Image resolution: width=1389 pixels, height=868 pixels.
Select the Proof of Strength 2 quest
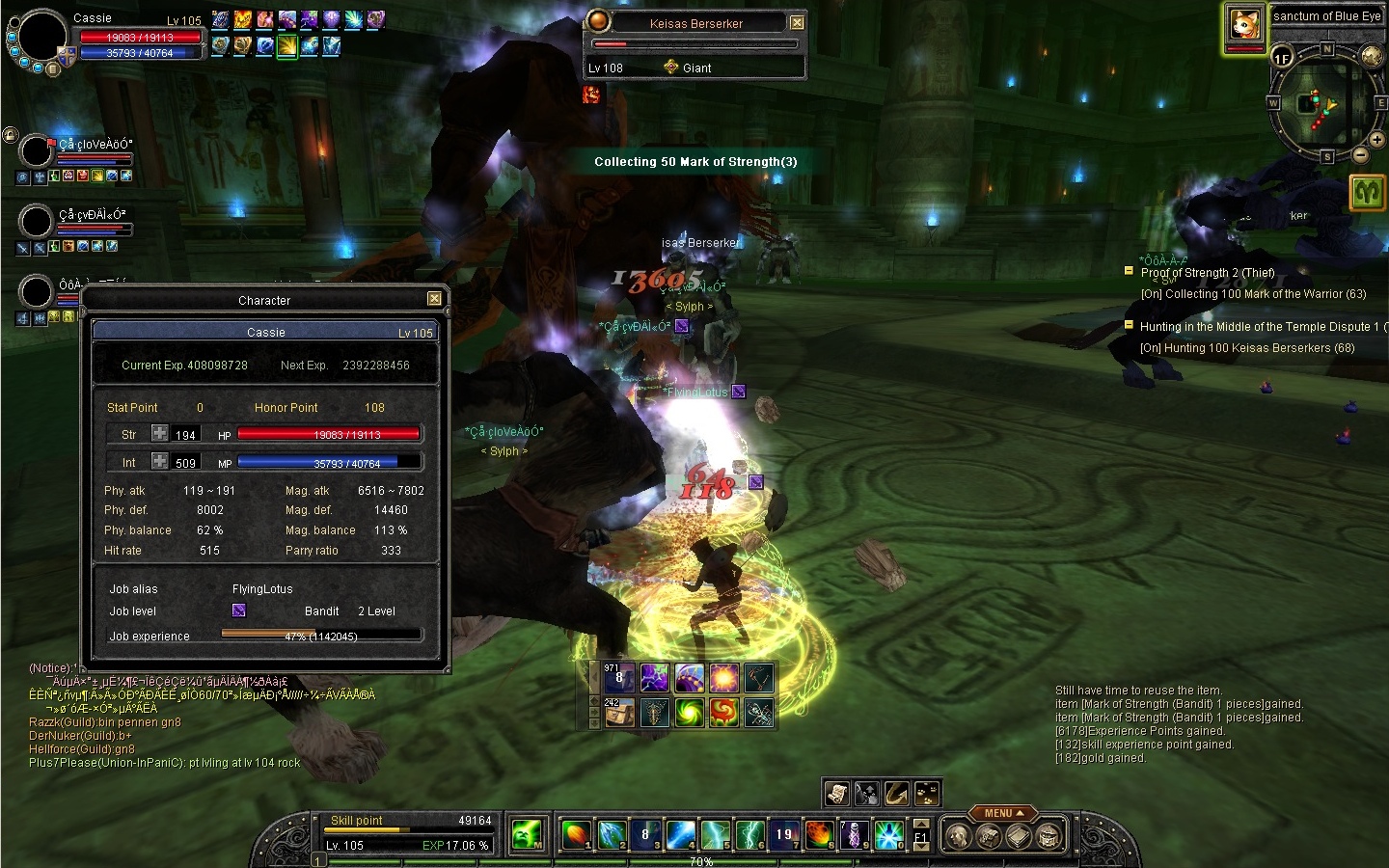coord(1207,273)
